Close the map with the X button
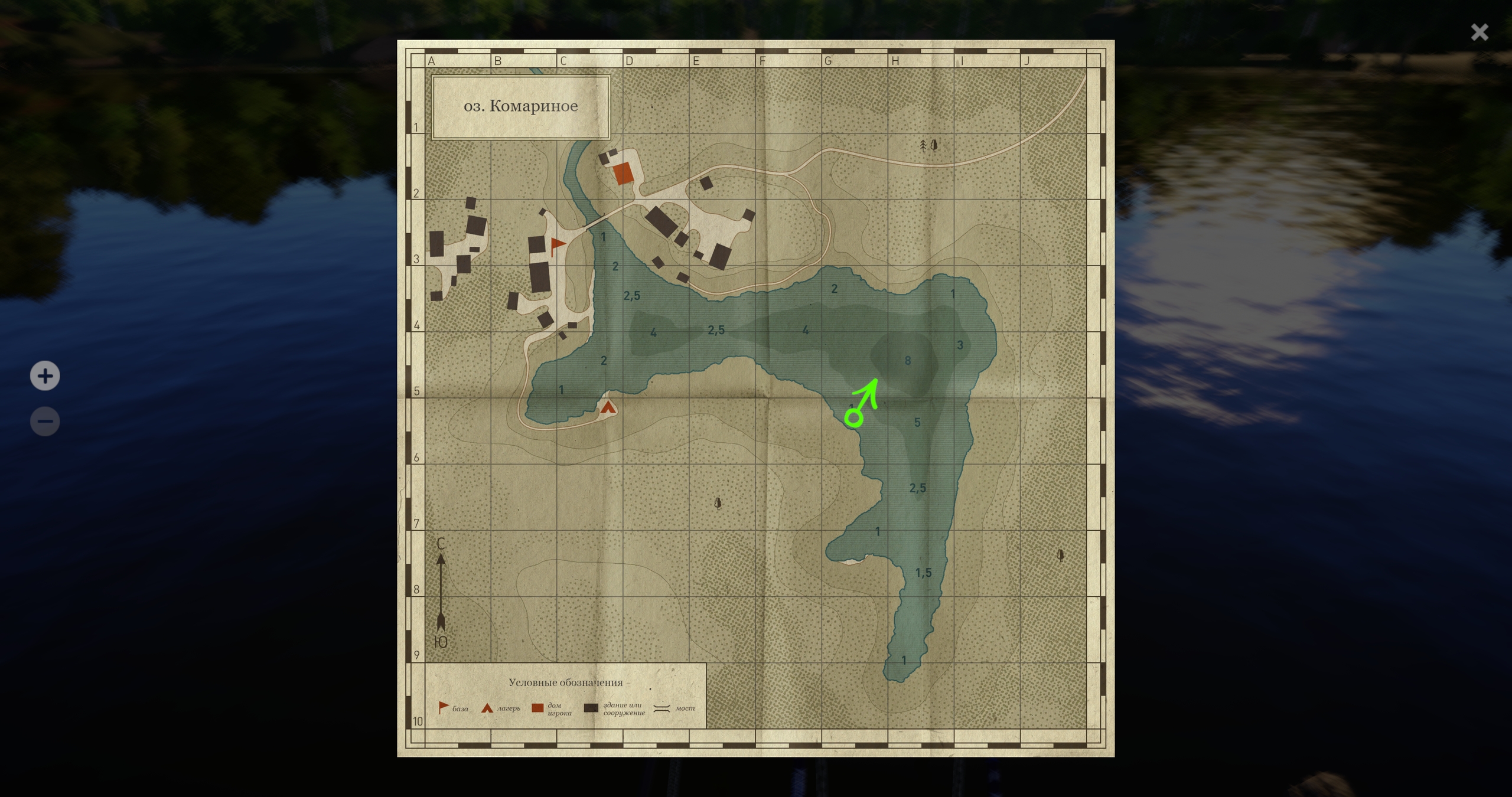Screen dimensions: 1512x797 (1479, 32)
